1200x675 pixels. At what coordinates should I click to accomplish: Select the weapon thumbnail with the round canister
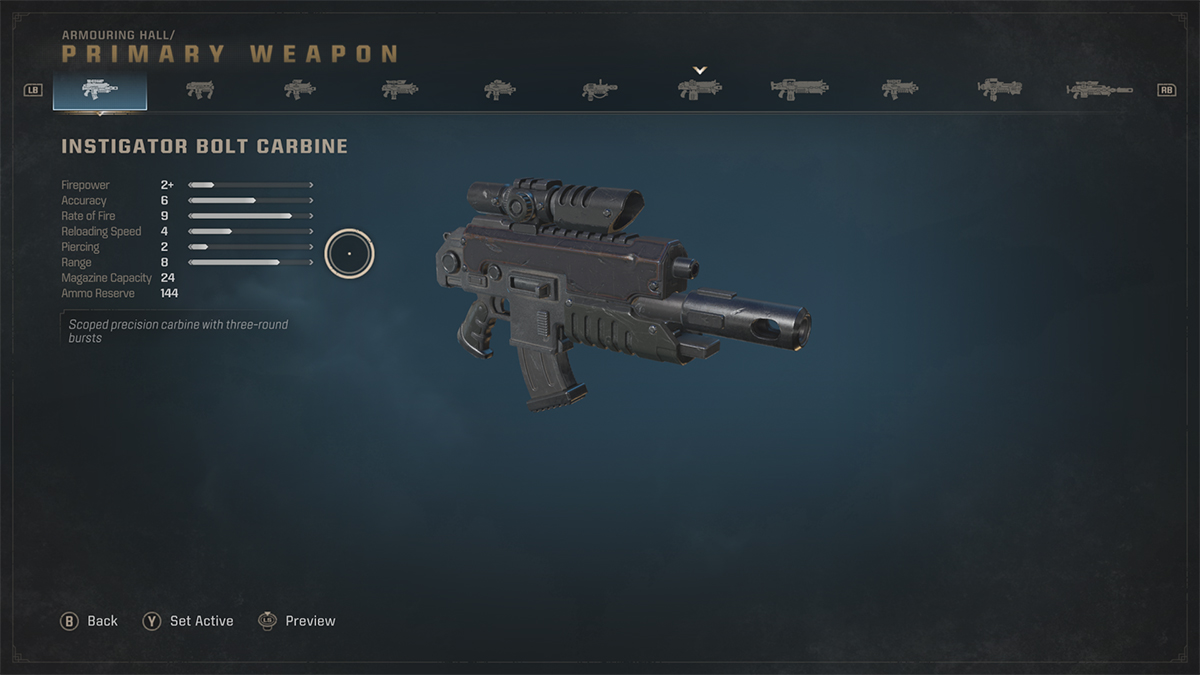point(599,91)
